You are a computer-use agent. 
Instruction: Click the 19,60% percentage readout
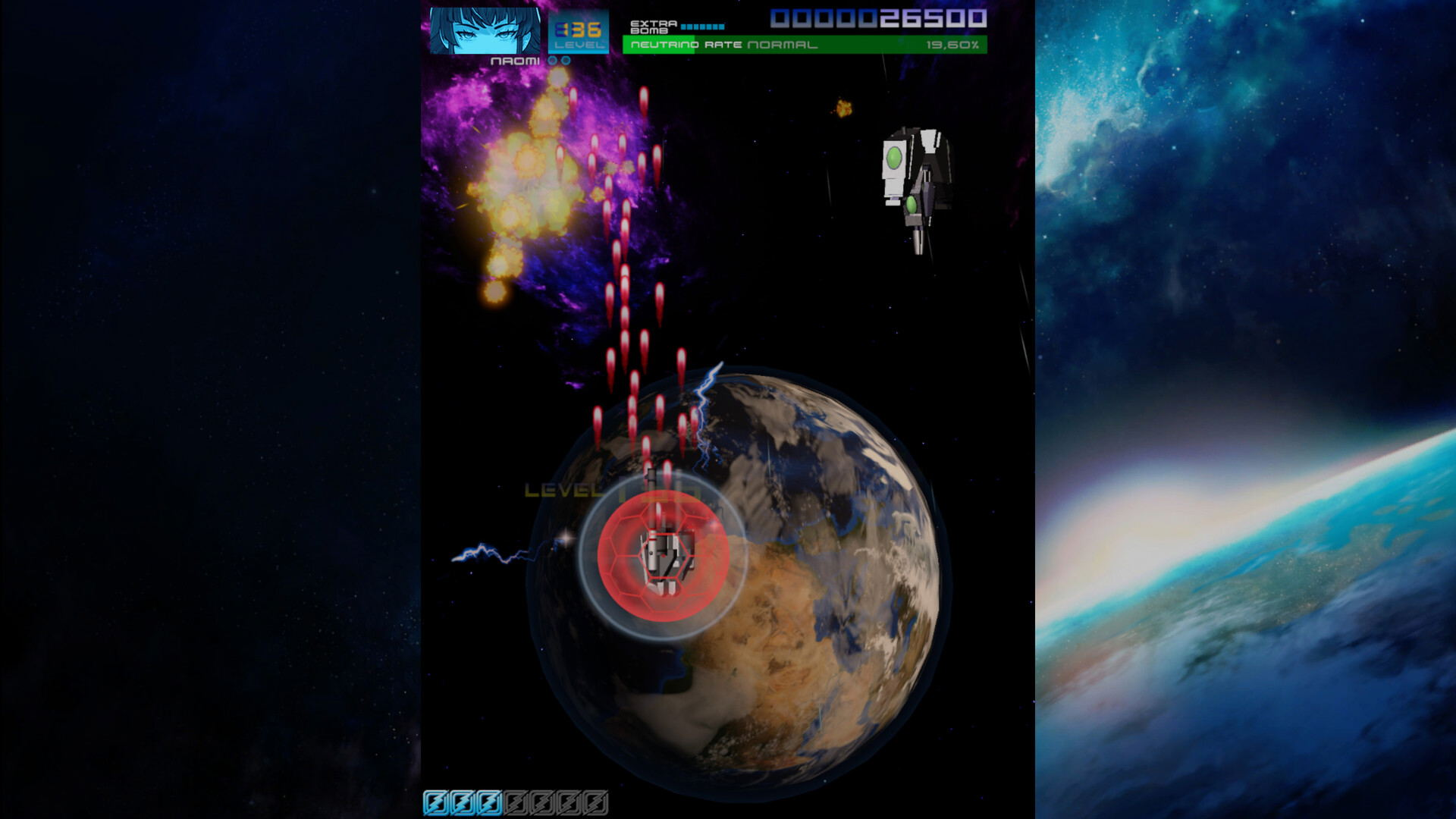pyautogui.click(x=953, y=46)
